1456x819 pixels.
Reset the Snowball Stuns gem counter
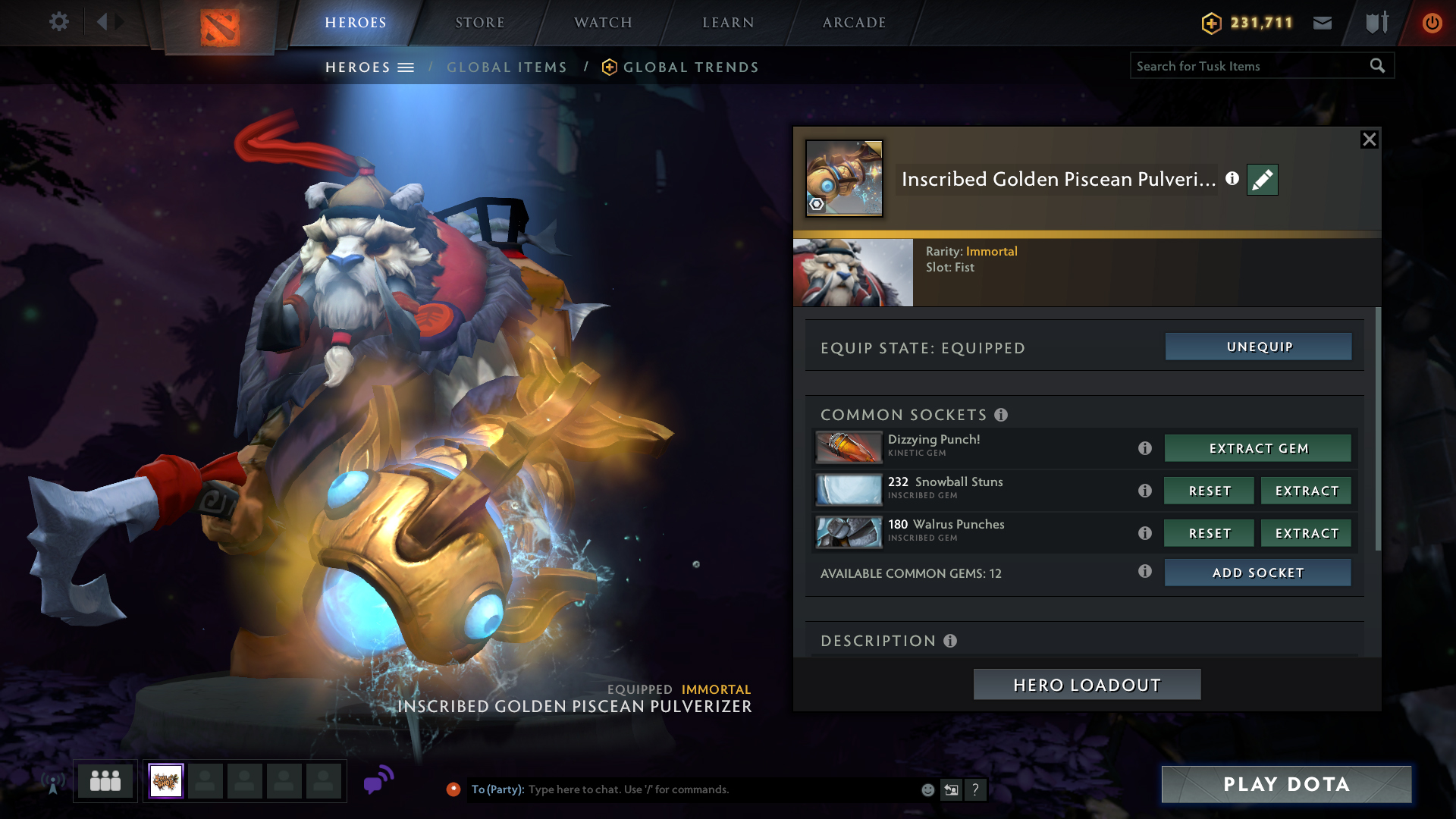[1209, 491]
